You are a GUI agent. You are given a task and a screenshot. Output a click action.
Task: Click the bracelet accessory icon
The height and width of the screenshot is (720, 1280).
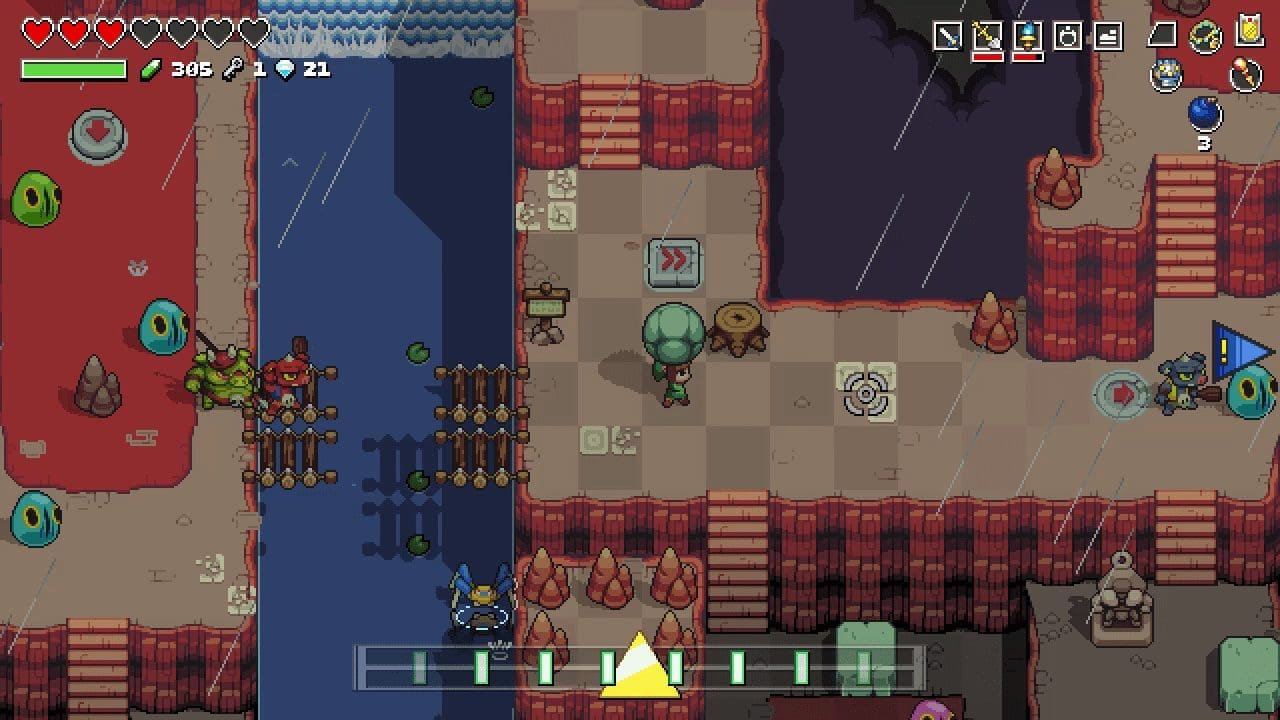[x=1202, y=35]
